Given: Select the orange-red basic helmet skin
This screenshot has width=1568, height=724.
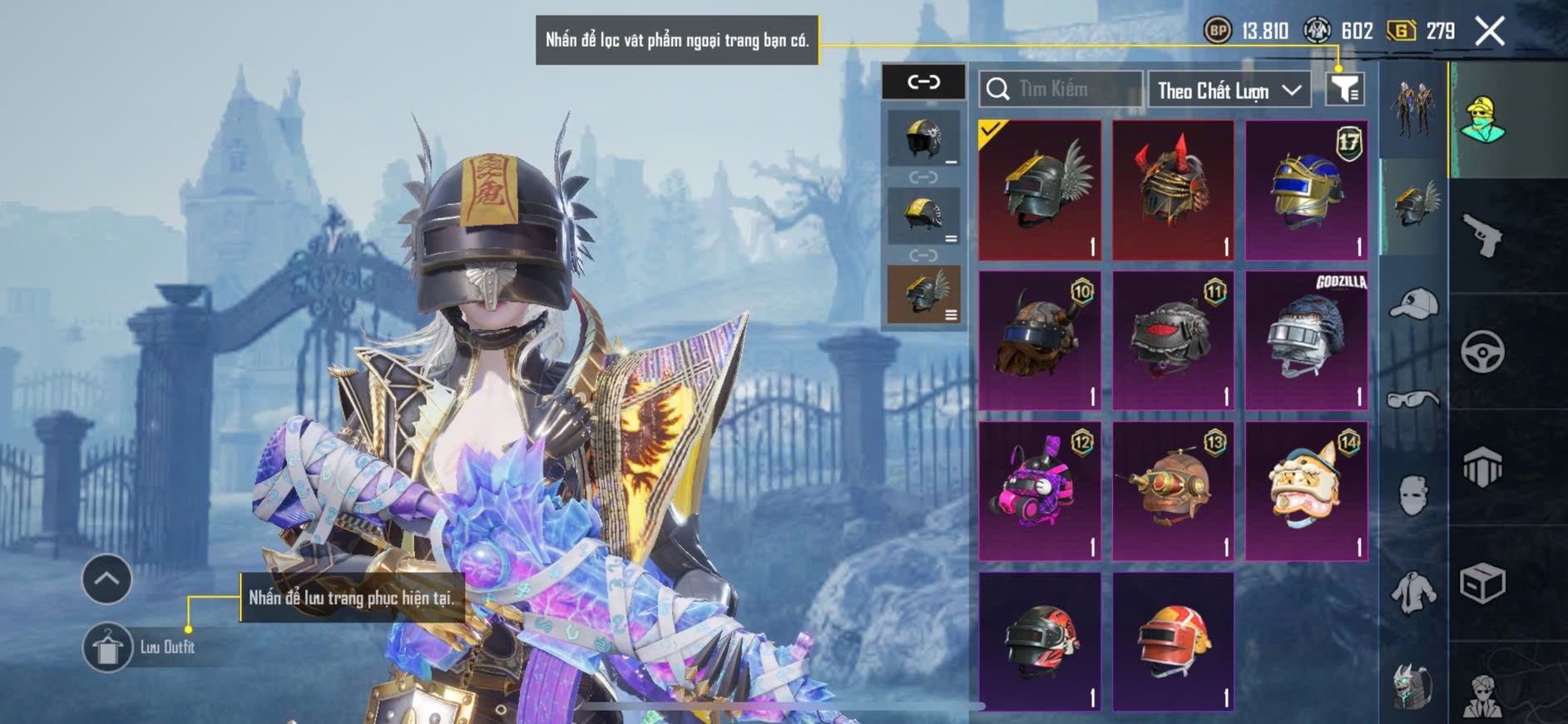Looking at the screenshot, I should 1173,641.
